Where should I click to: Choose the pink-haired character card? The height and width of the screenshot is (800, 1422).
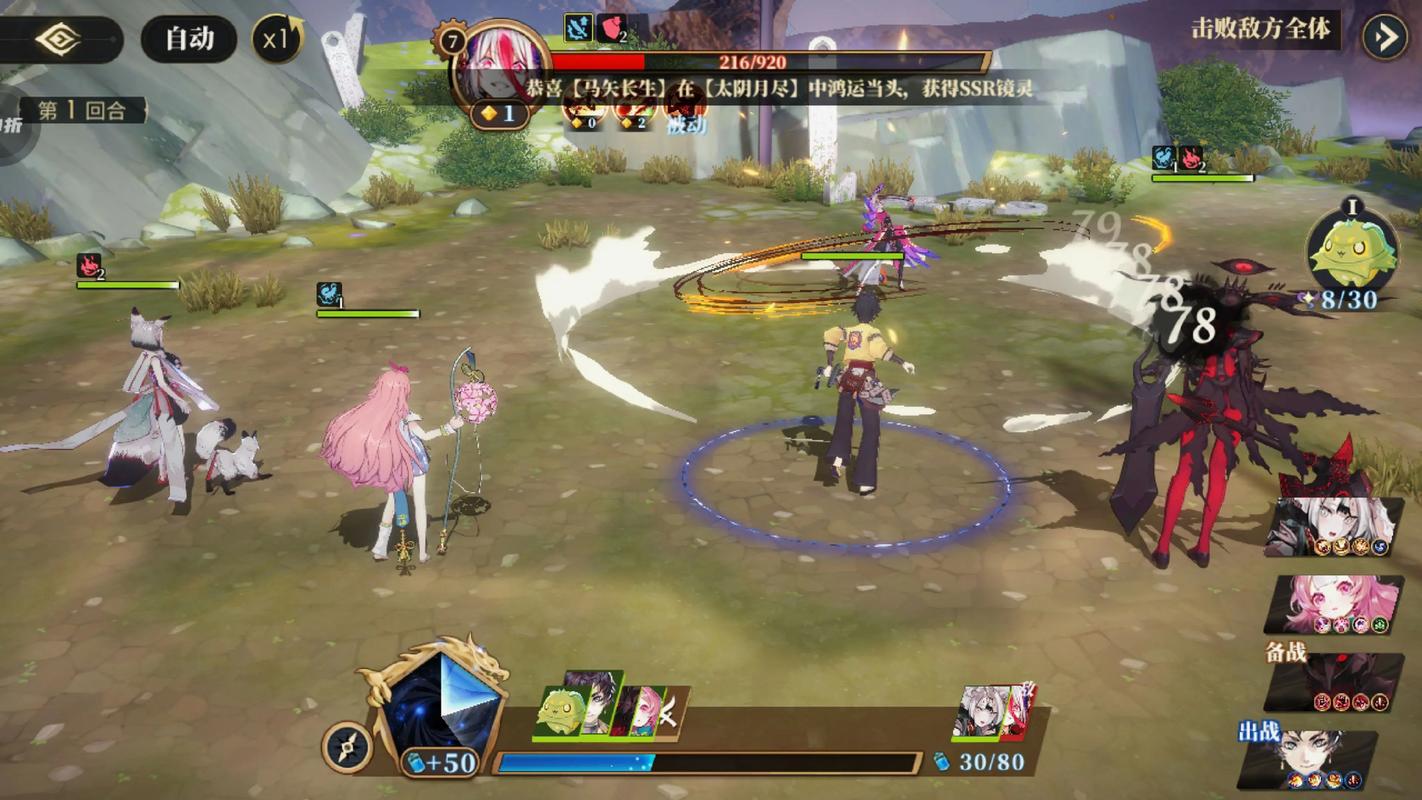coord(1334,604)
